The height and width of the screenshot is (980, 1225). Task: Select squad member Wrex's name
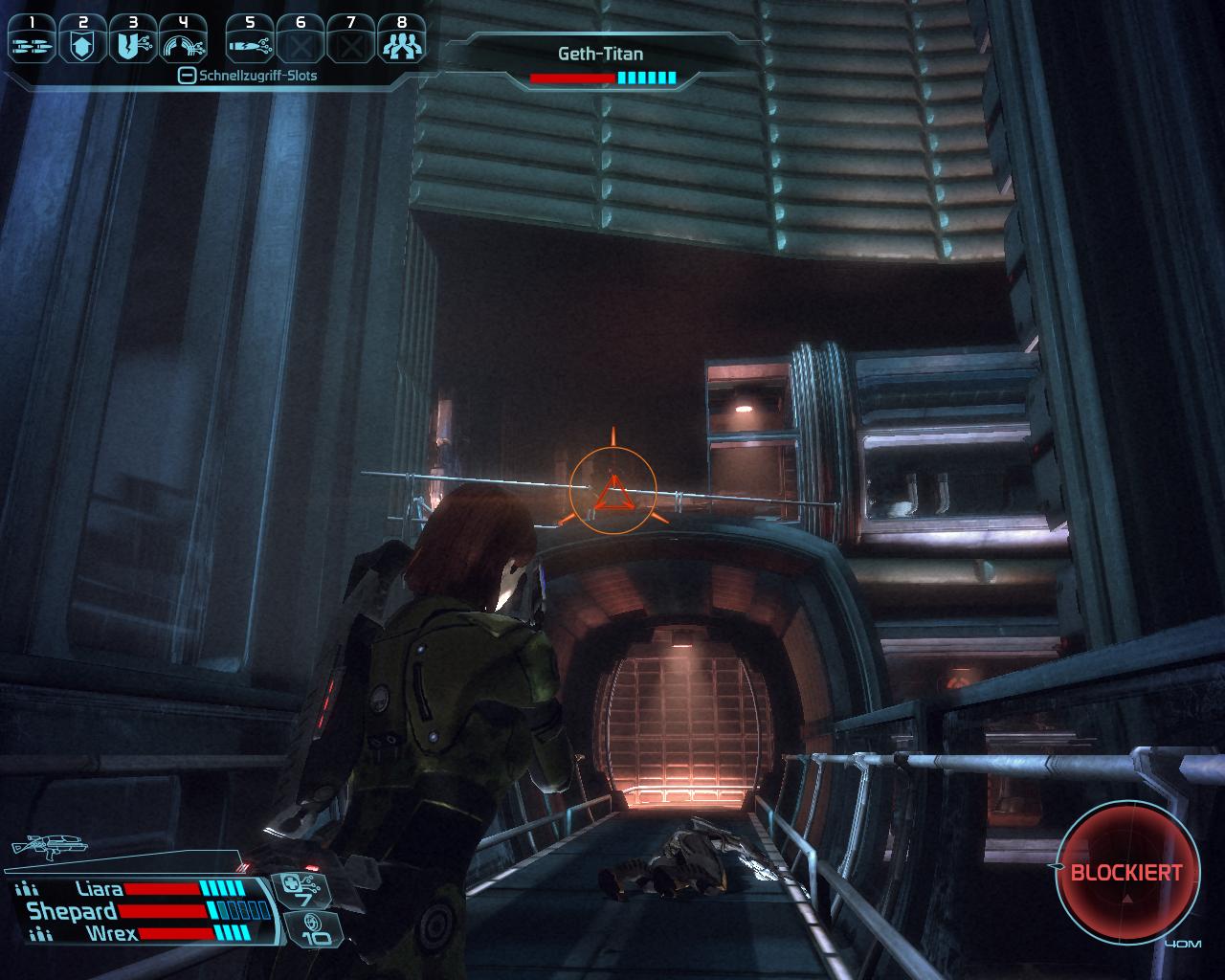tap(112, 933)
